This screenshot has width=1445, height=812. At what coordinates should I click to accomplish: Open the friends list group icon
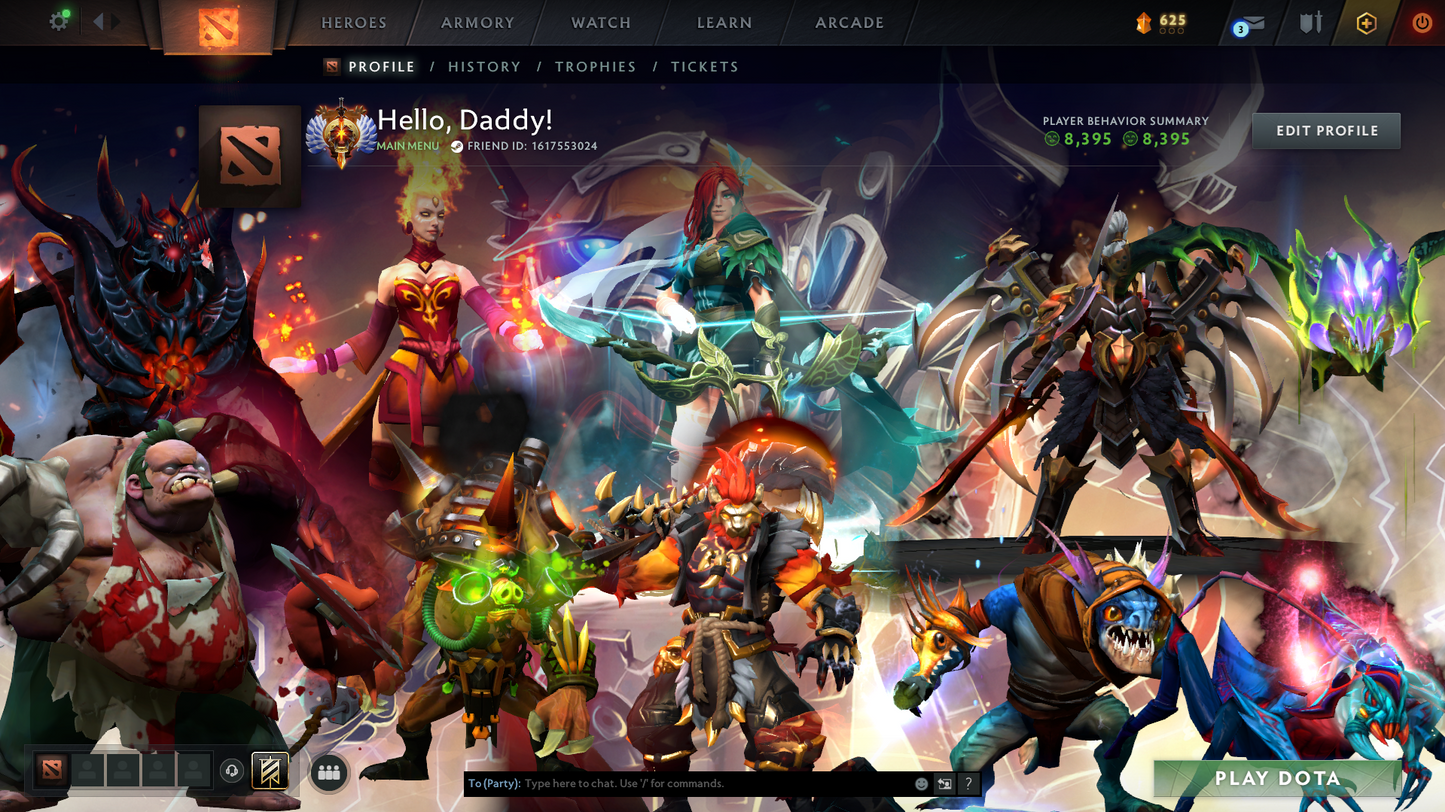tap(328, 772)
